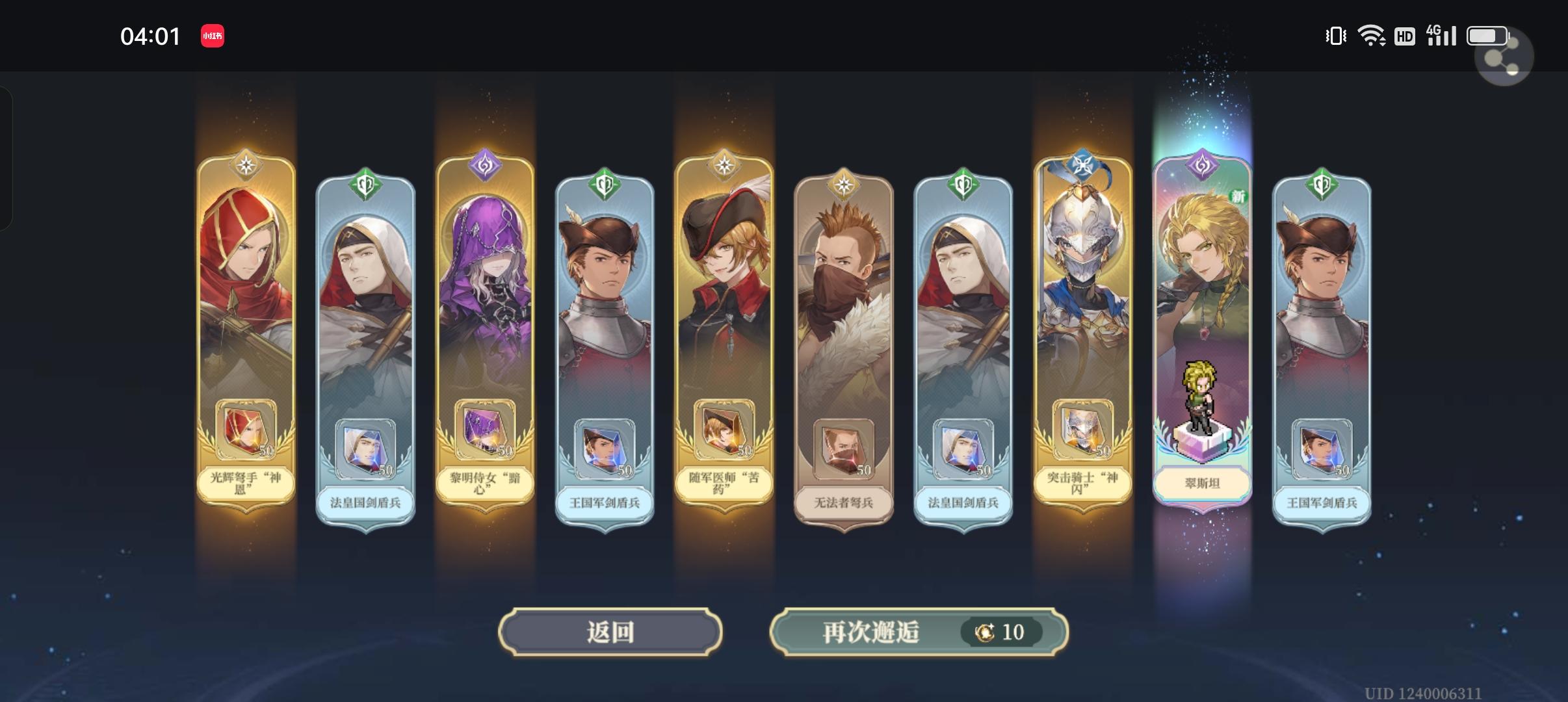Image resolution: width=1568 pixels, height=702 pixels.
Task: Tap the share icon in the top-right corner
Action: point(1502,57)
